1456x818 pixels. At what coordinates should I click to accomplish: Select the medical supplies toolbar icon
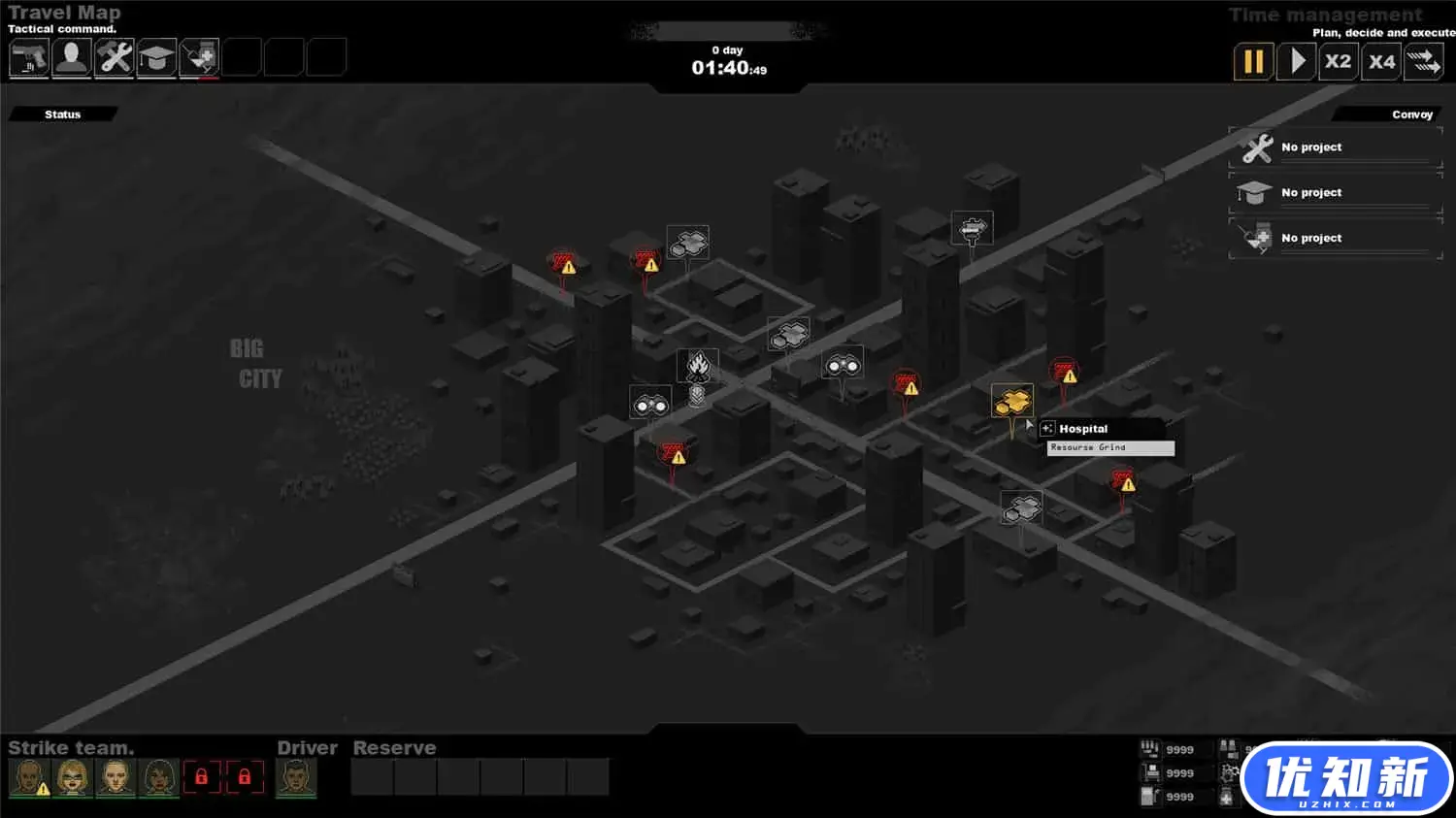(199, 57)
